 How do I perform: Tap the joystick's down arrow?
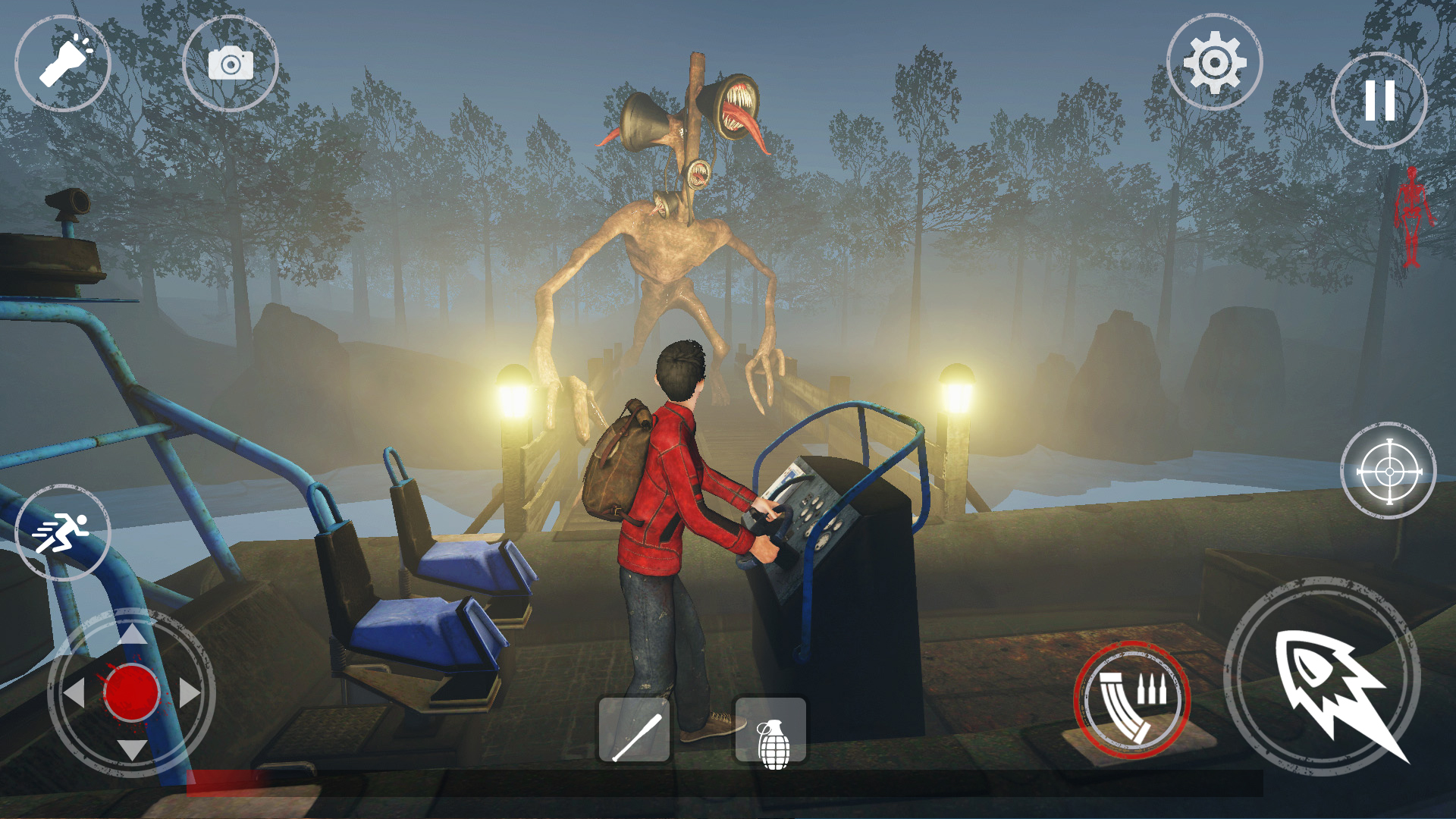pos(132,749)
